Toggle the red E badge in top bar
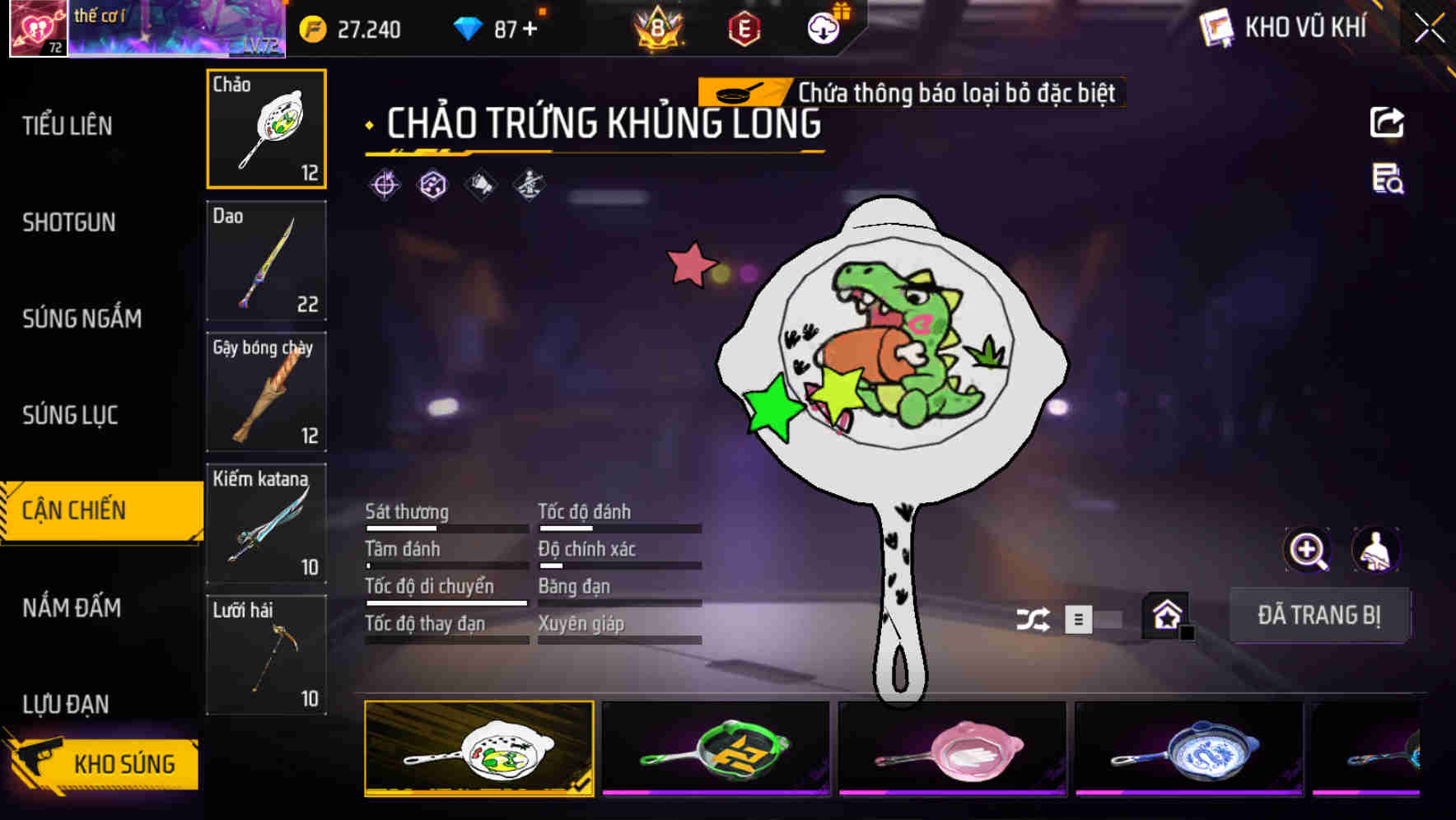 [745, 26]
